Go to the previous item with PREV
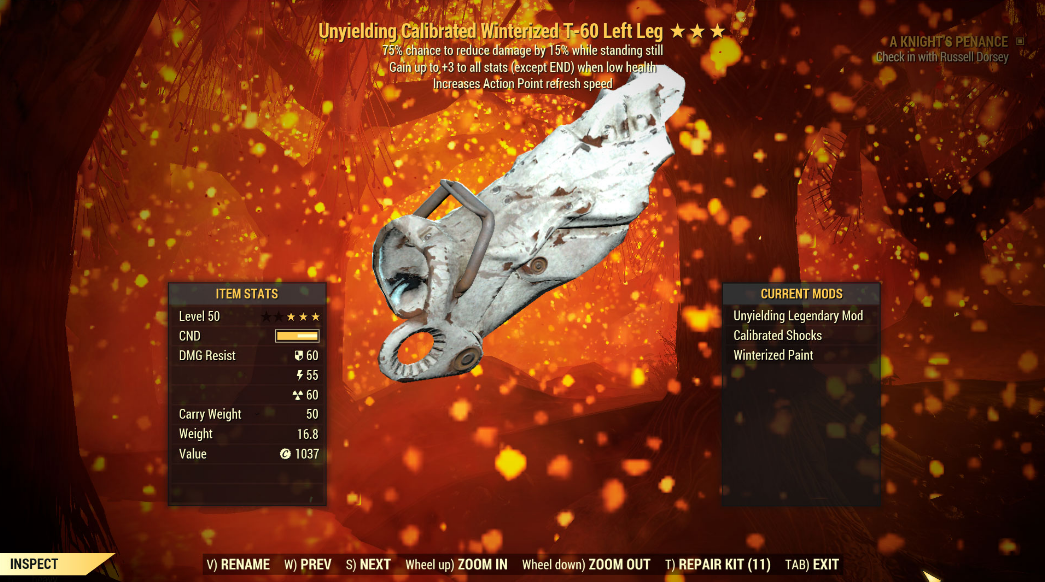 point(307,564)
